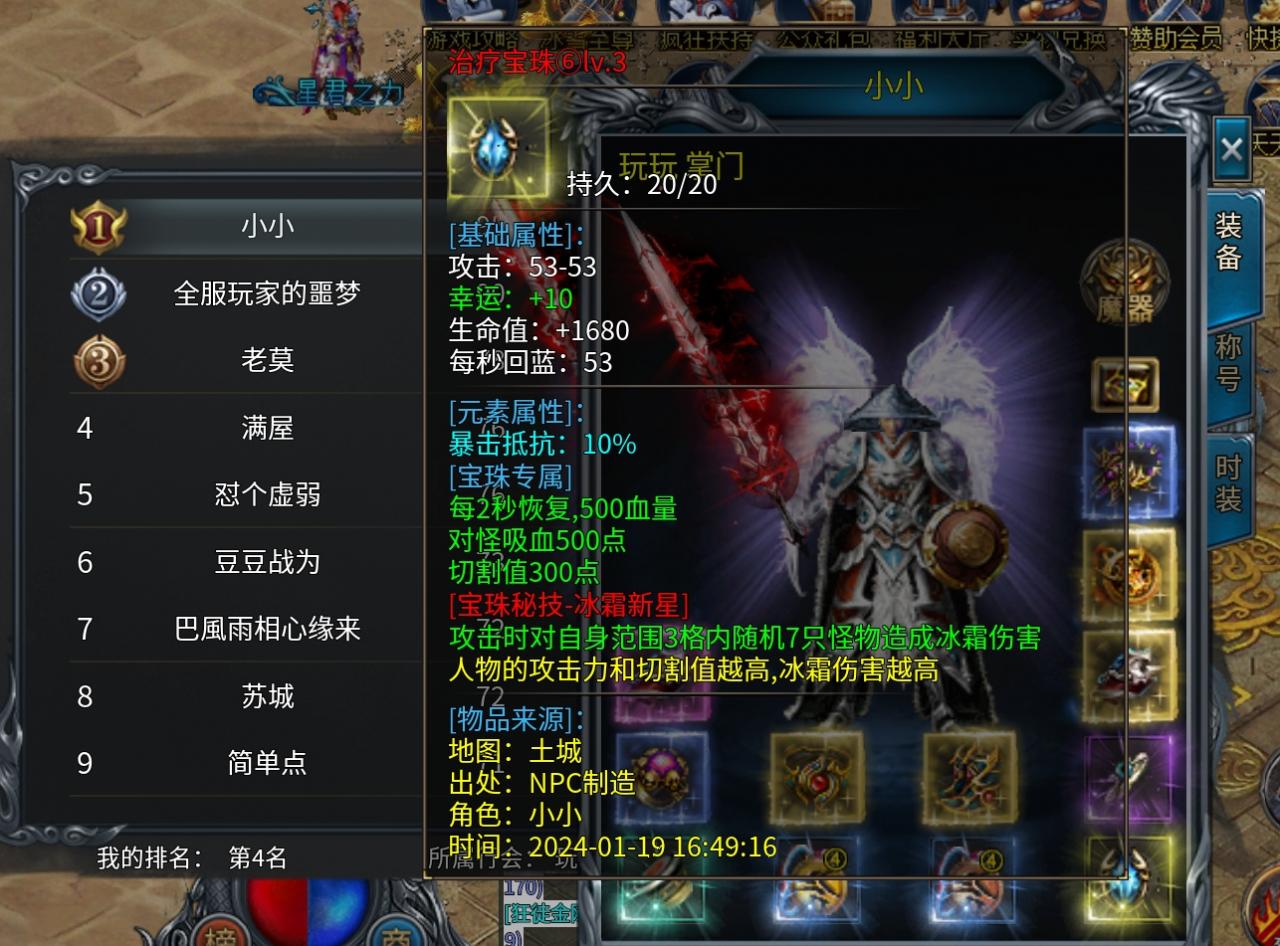Open the 商 shop icon at bottom
1280x946 pixels.
398,938
